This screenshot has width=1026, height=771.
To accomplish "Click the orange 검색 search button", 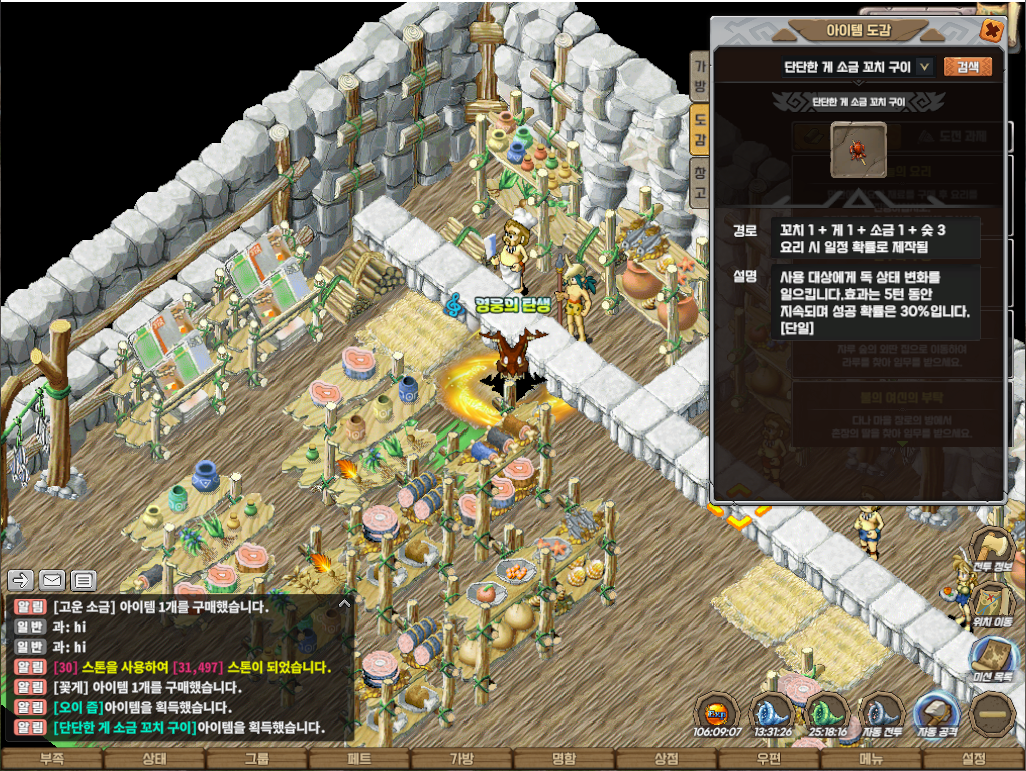I will (967, 67).
